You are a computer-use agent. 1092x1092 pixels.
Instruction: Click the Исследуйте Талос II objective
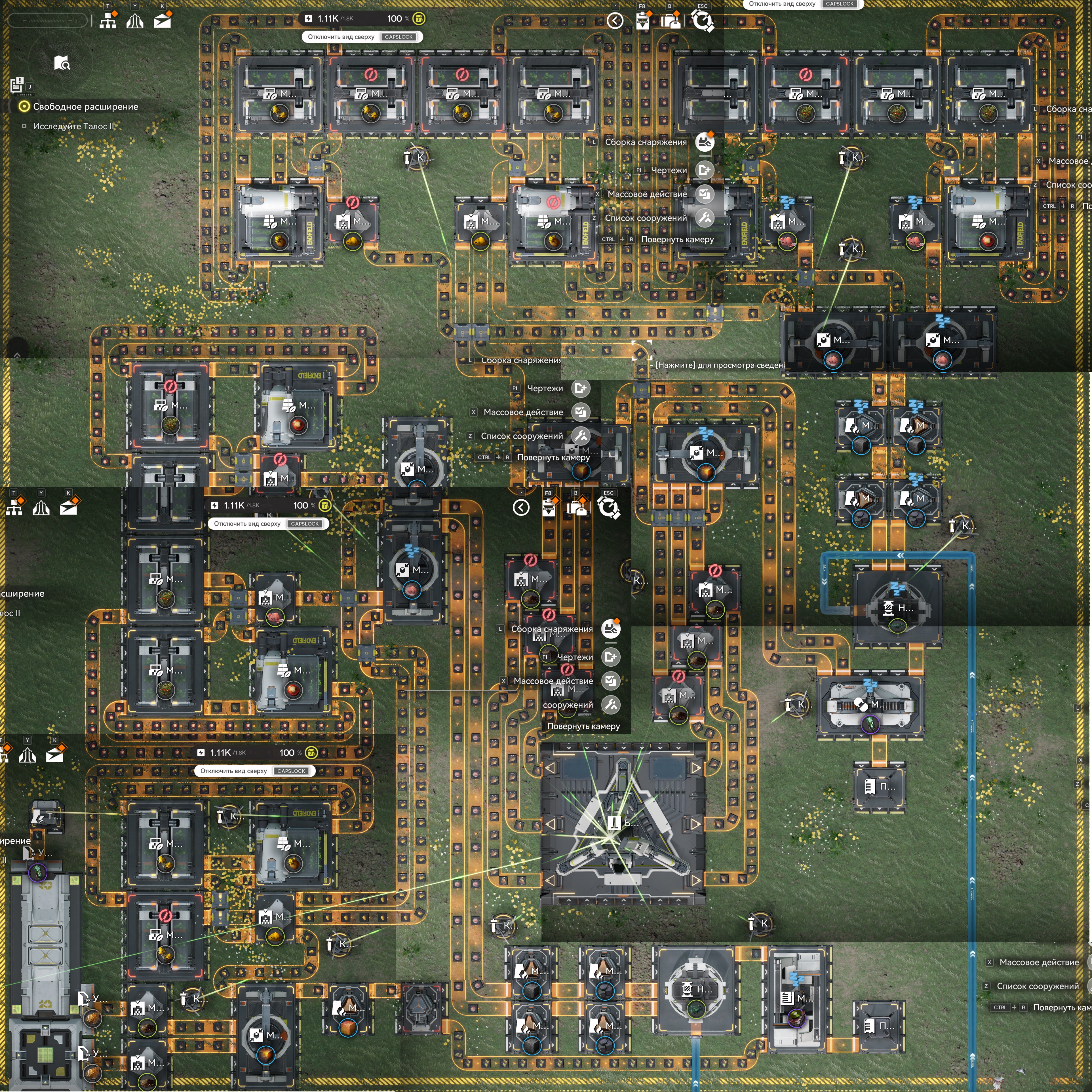coord(73,126)
